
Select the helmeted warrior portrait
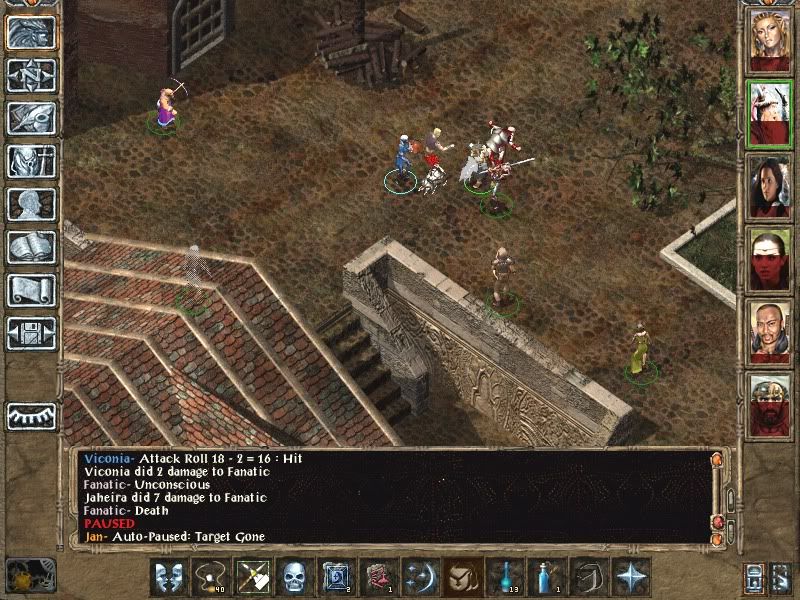click(770, 405)
